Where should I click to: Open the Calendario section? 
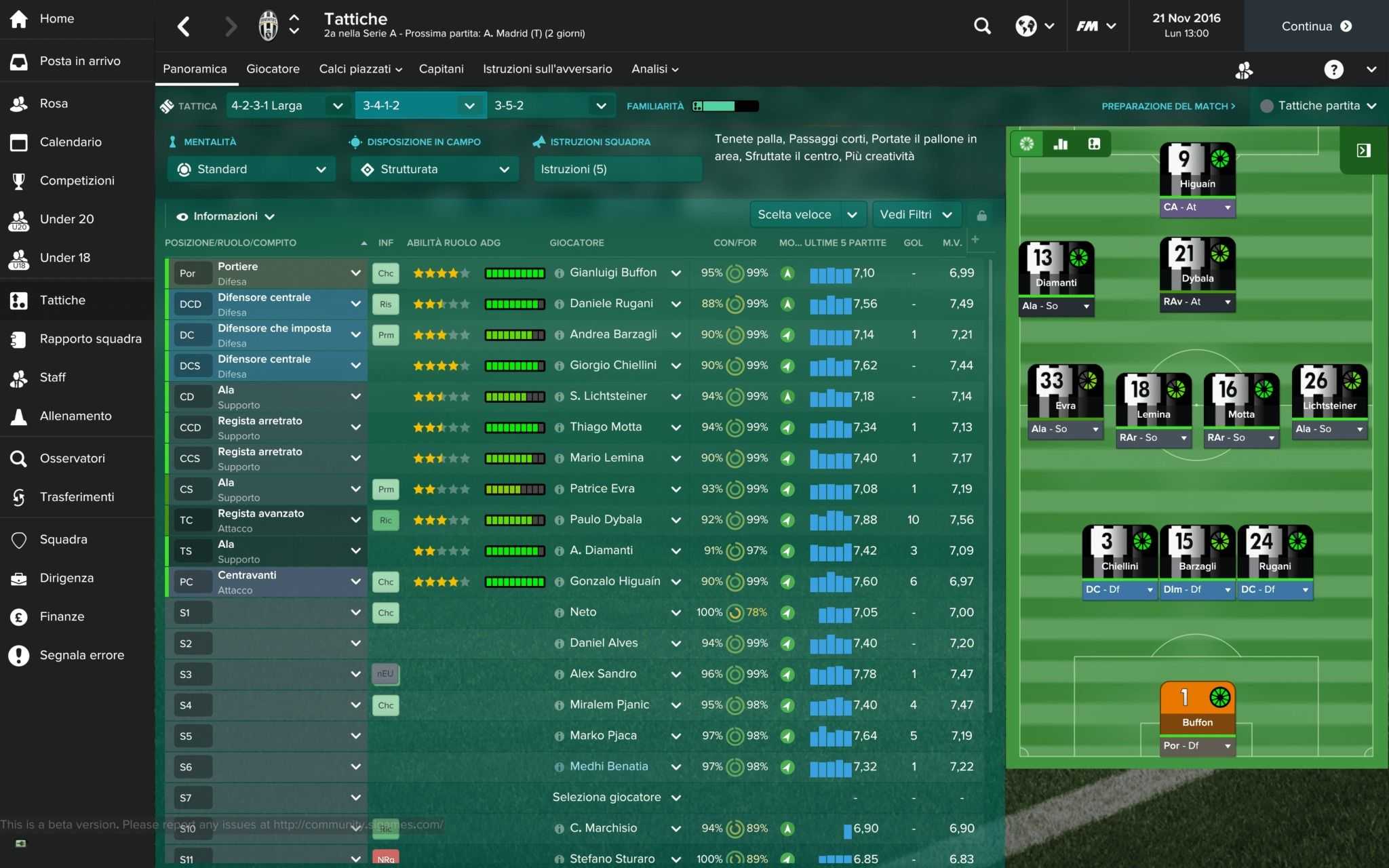pyautogui.click(x=71, y=142)
